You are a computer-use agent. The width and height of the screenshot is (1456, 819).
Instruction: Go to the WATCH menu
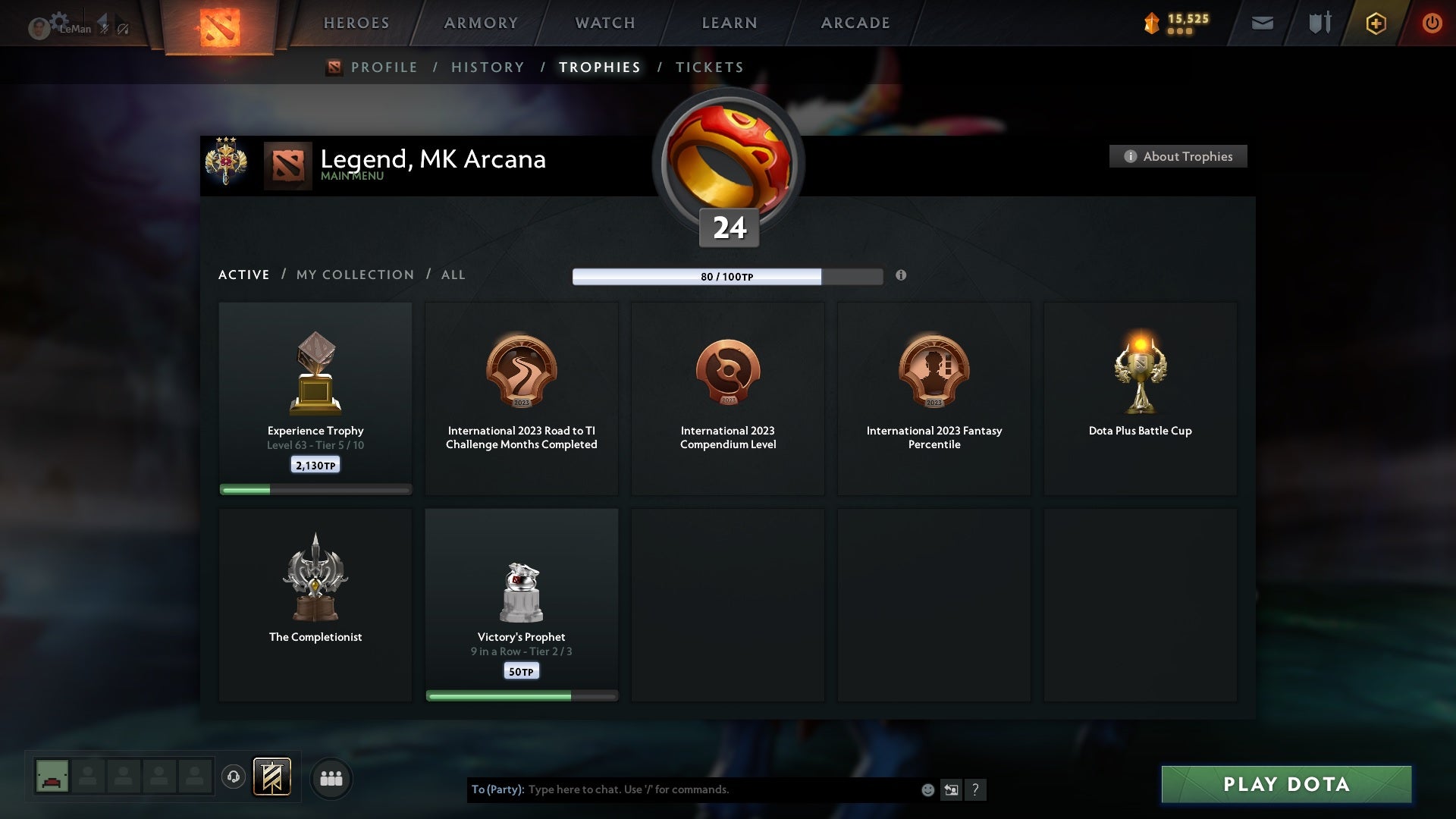604,23
